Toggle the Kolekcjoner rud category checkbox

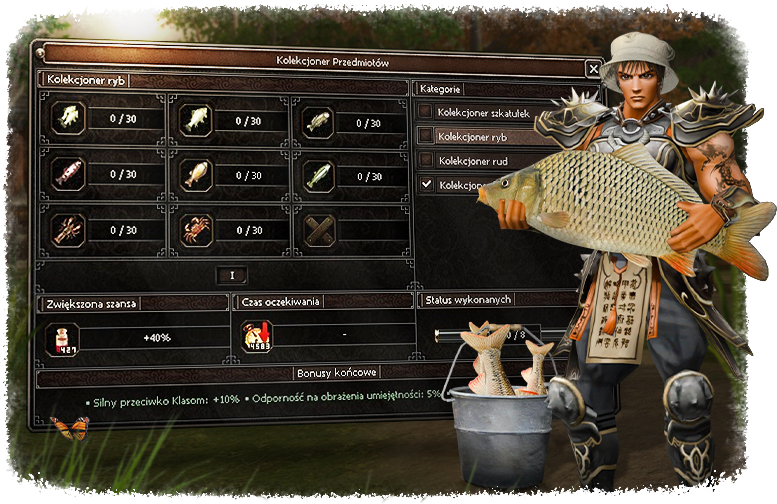click(427, 160)
